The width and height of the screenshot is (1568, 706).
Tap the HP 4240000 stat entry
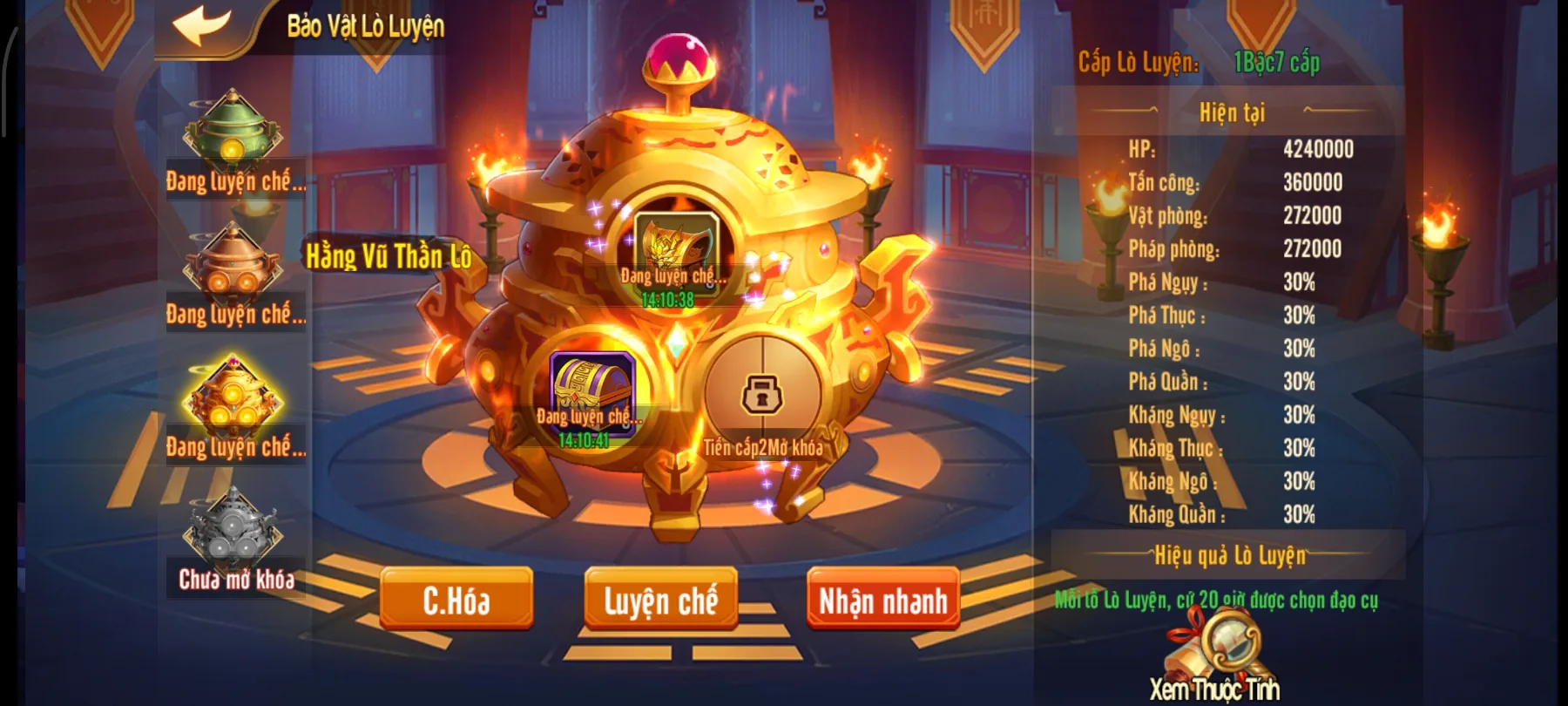1237,151
